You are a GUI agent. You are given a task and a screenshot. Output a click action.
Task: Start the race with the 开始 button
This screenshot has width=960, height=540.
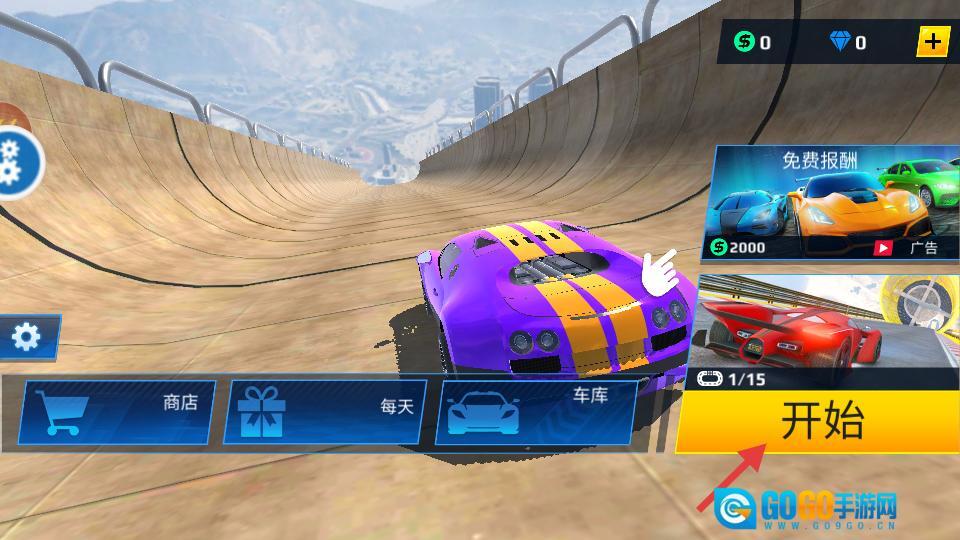820,422
